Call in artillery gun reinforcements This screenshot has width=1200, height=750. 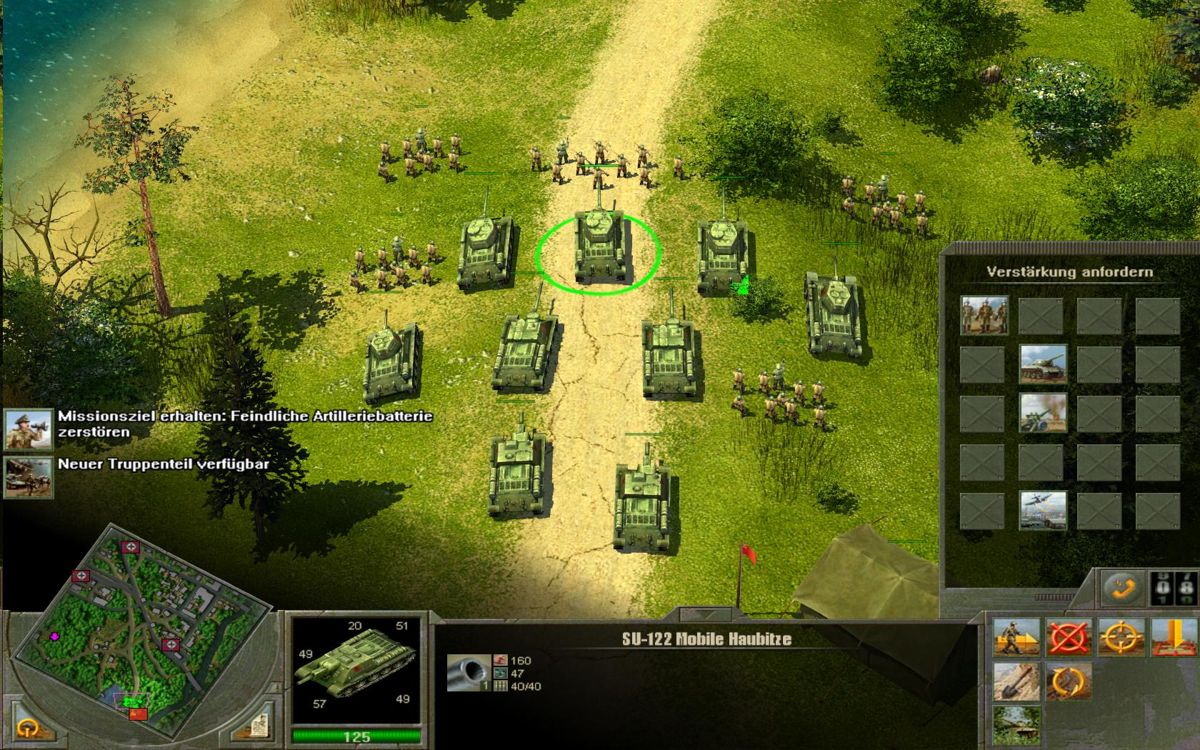(x=1042, y=412)
